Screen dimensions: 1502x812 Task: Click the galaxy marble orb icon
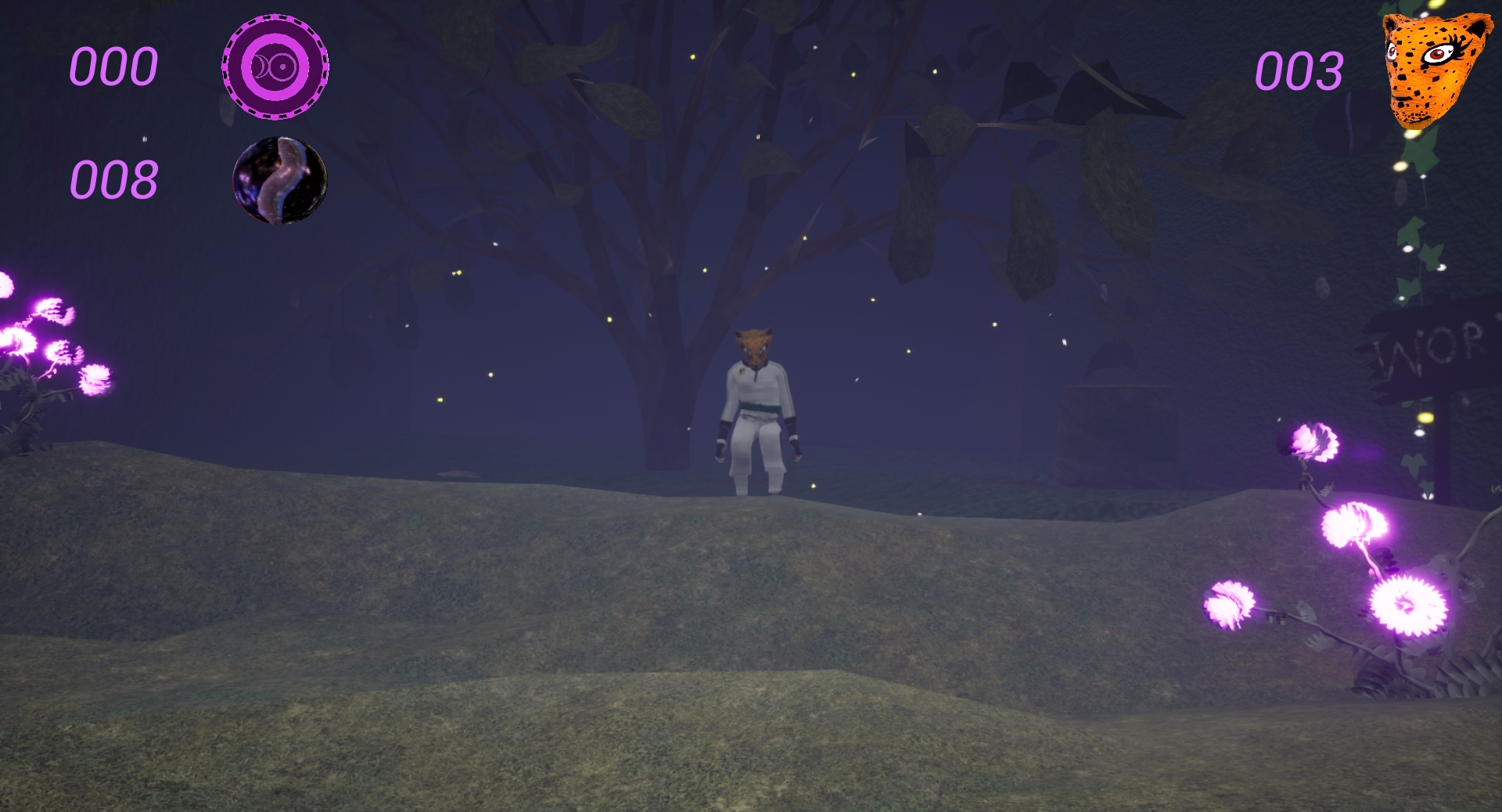pos(282,181)
